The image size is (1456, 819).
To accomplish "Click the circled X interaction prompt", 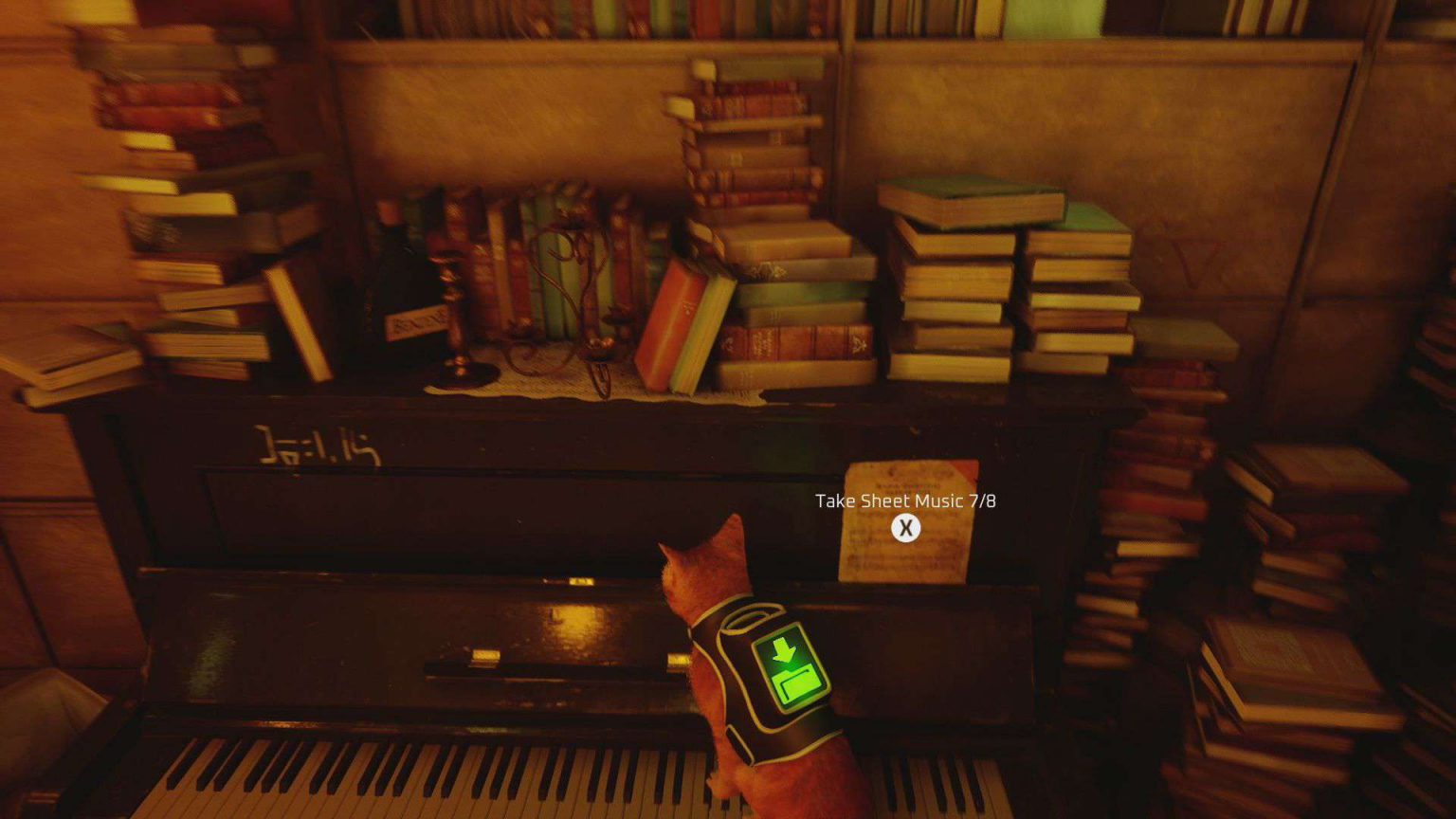I will click(909, 528).
